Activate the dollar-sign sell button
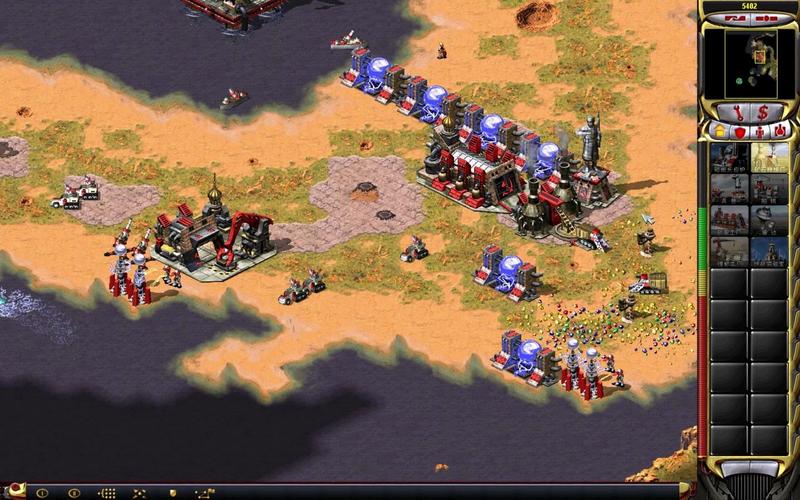Viewport: 800px width, 500px height. coord(763,111)
